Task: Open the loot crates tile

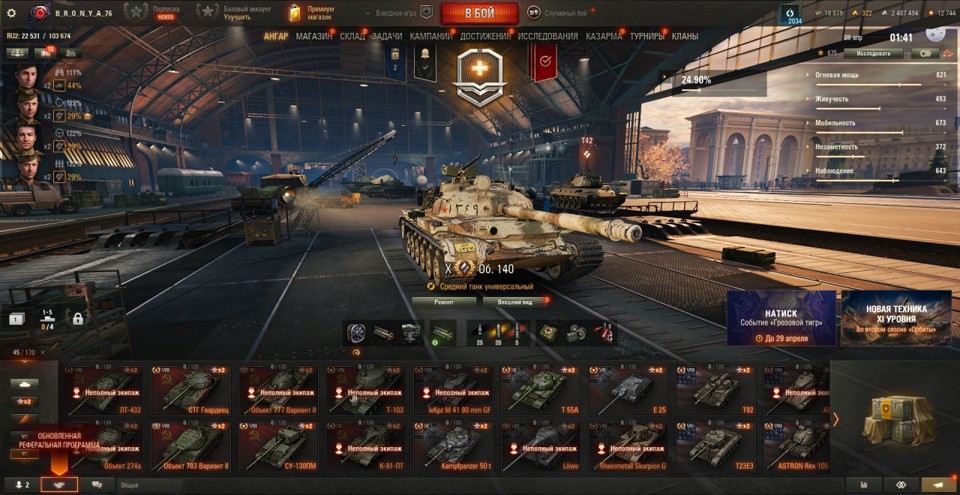Action: pos(893,418)
